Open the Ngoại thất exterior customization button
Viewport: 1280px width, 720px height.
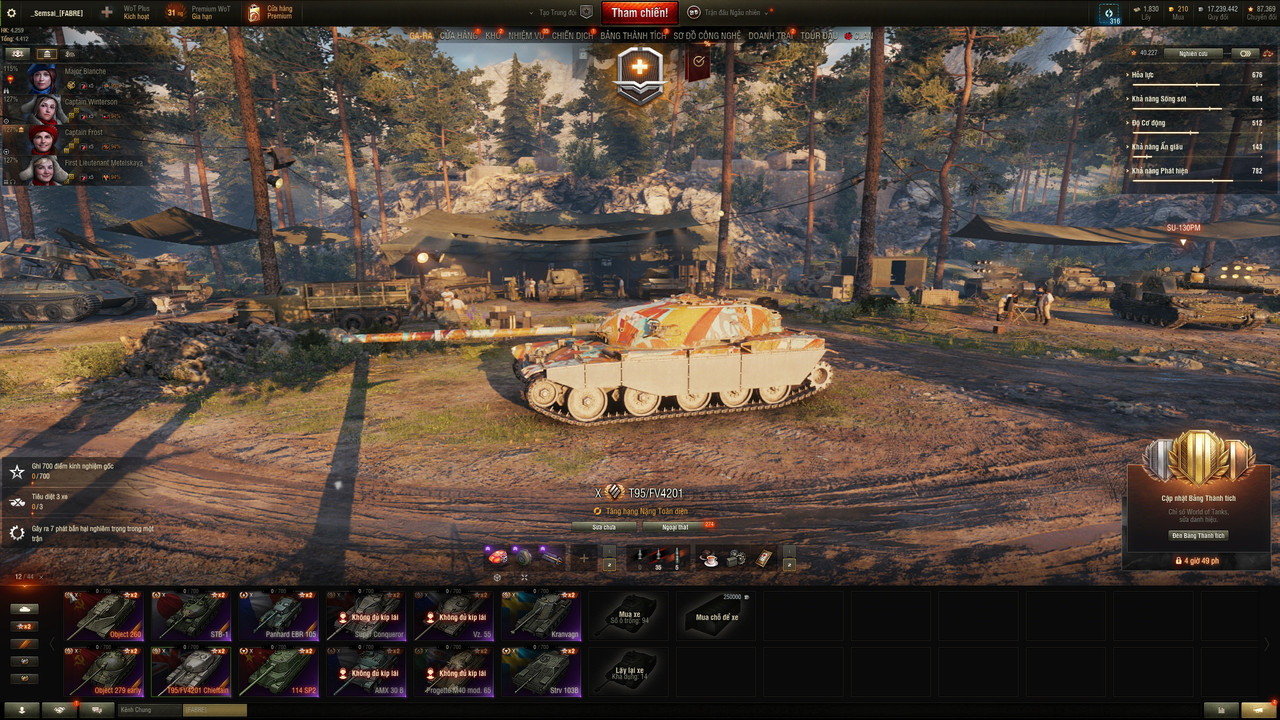pos(676,526)
